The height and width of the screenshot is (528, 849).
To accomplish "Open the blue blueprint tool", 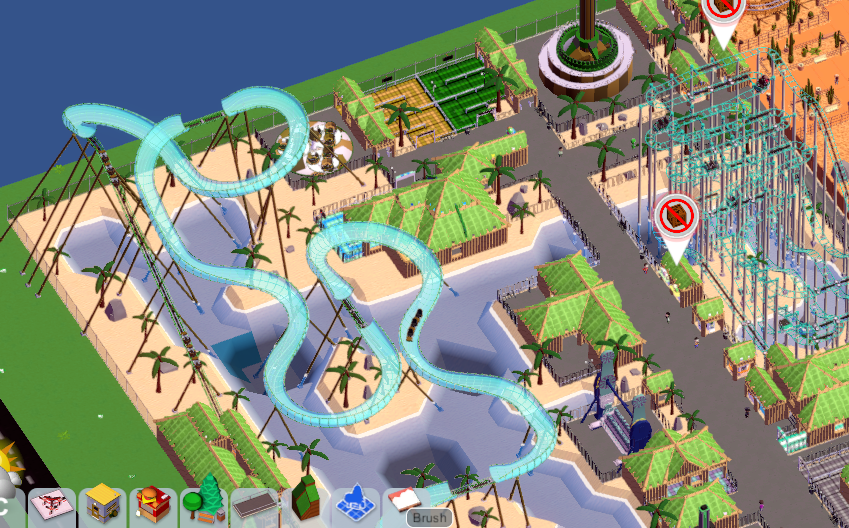I will click(355, 504).
